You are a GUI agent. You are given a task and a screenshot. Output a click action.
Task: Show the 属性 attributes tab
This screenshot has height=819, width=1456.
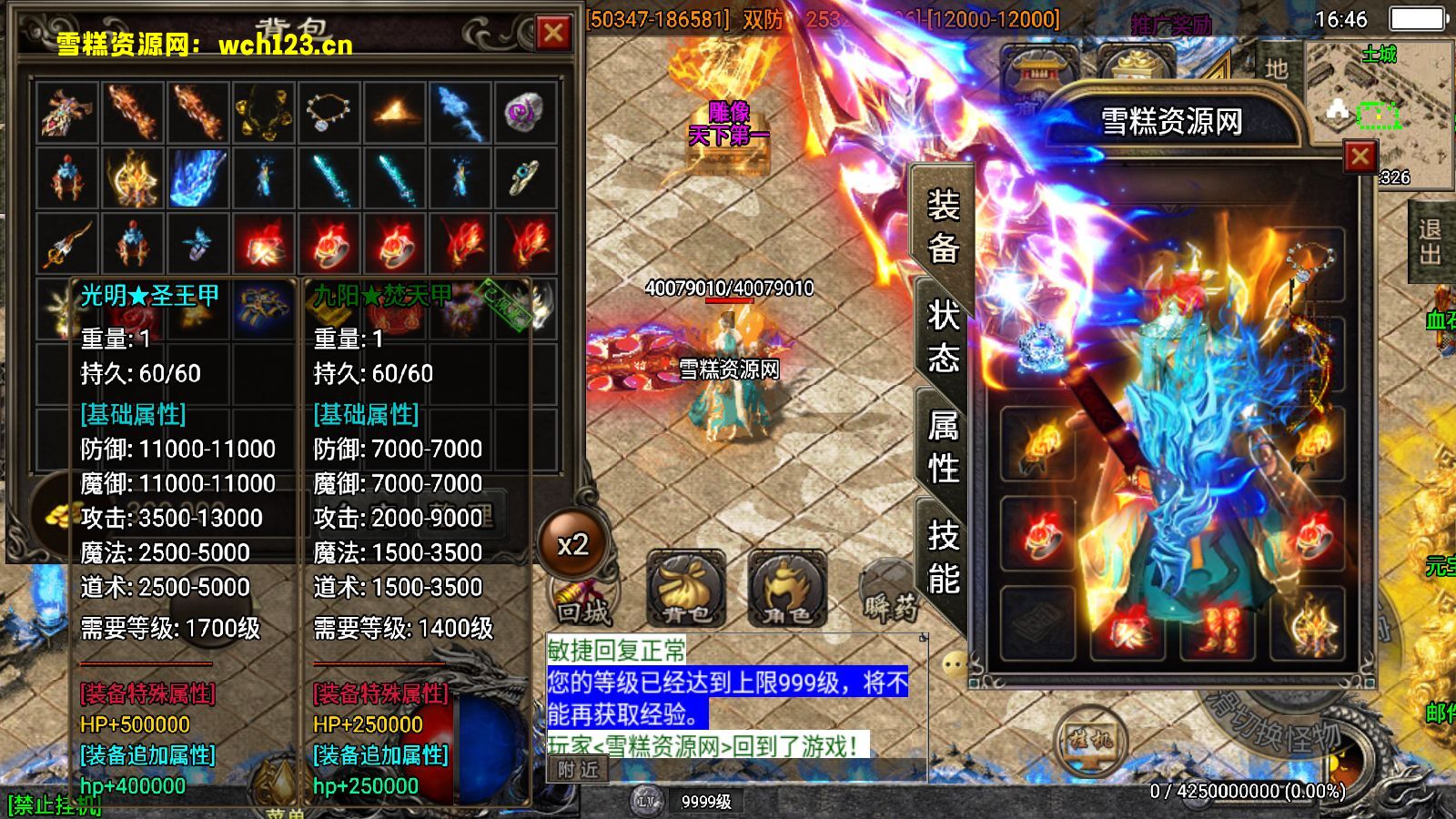[943, 446]
